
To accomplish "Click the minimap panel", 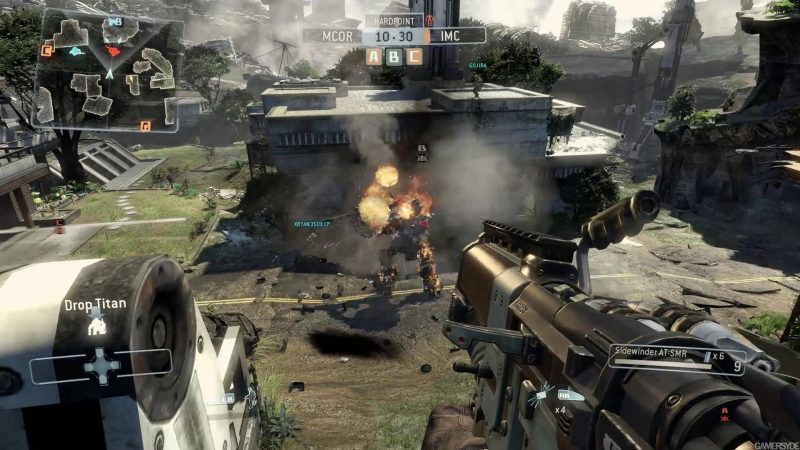I will (x=108, y=71).
